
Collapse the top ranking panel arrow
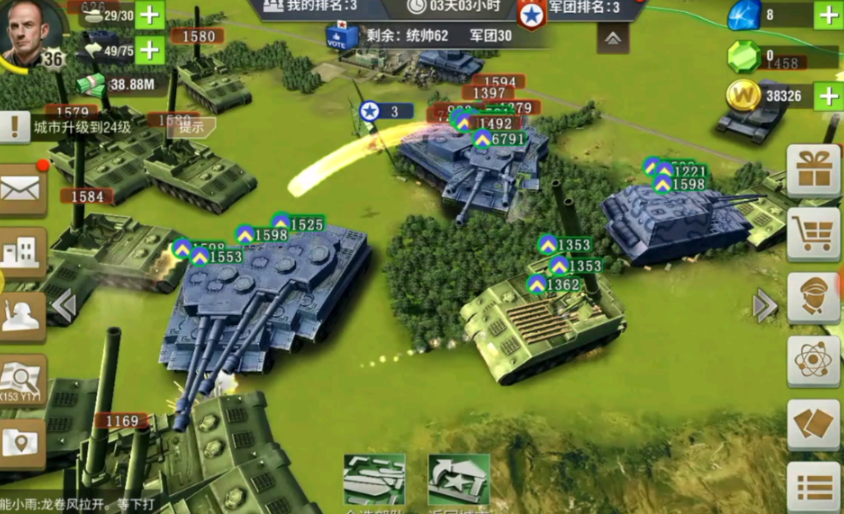(x=613, y=39)
